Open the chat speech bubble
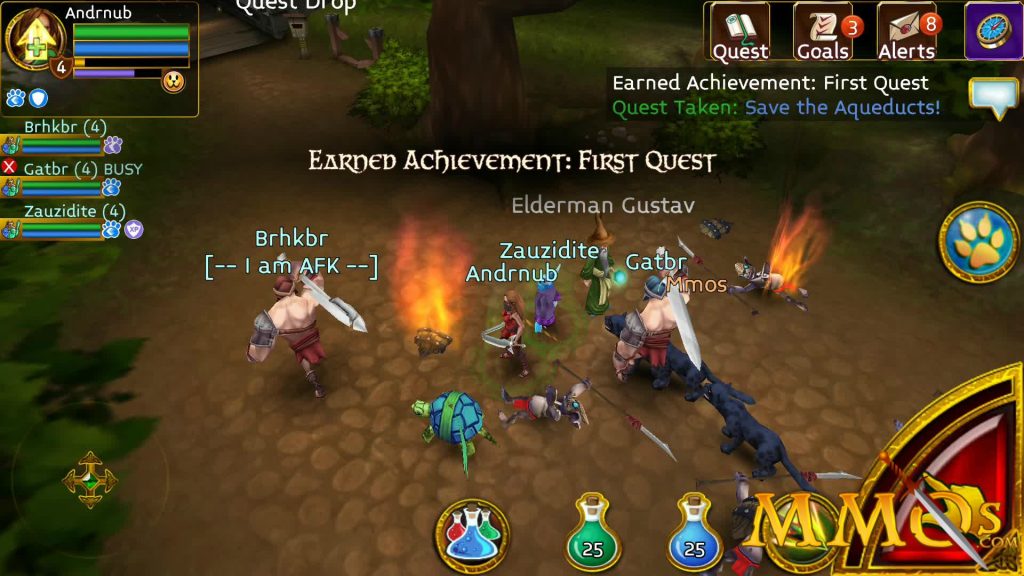This screenshot has height=576, width=1024. coord(993,97)
